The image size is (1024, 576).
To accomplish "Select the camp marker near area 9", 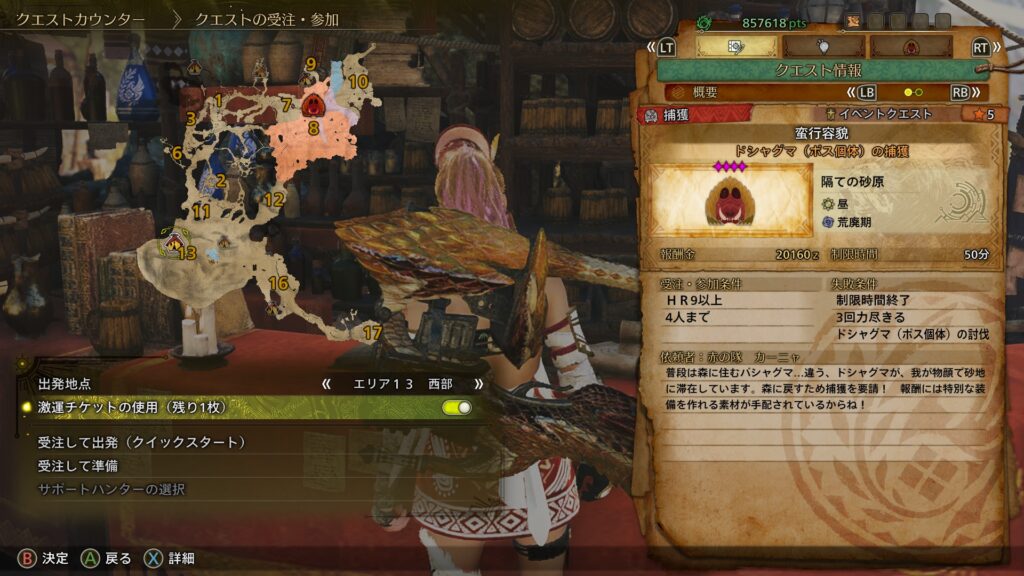I will click(x=305, y=78).
